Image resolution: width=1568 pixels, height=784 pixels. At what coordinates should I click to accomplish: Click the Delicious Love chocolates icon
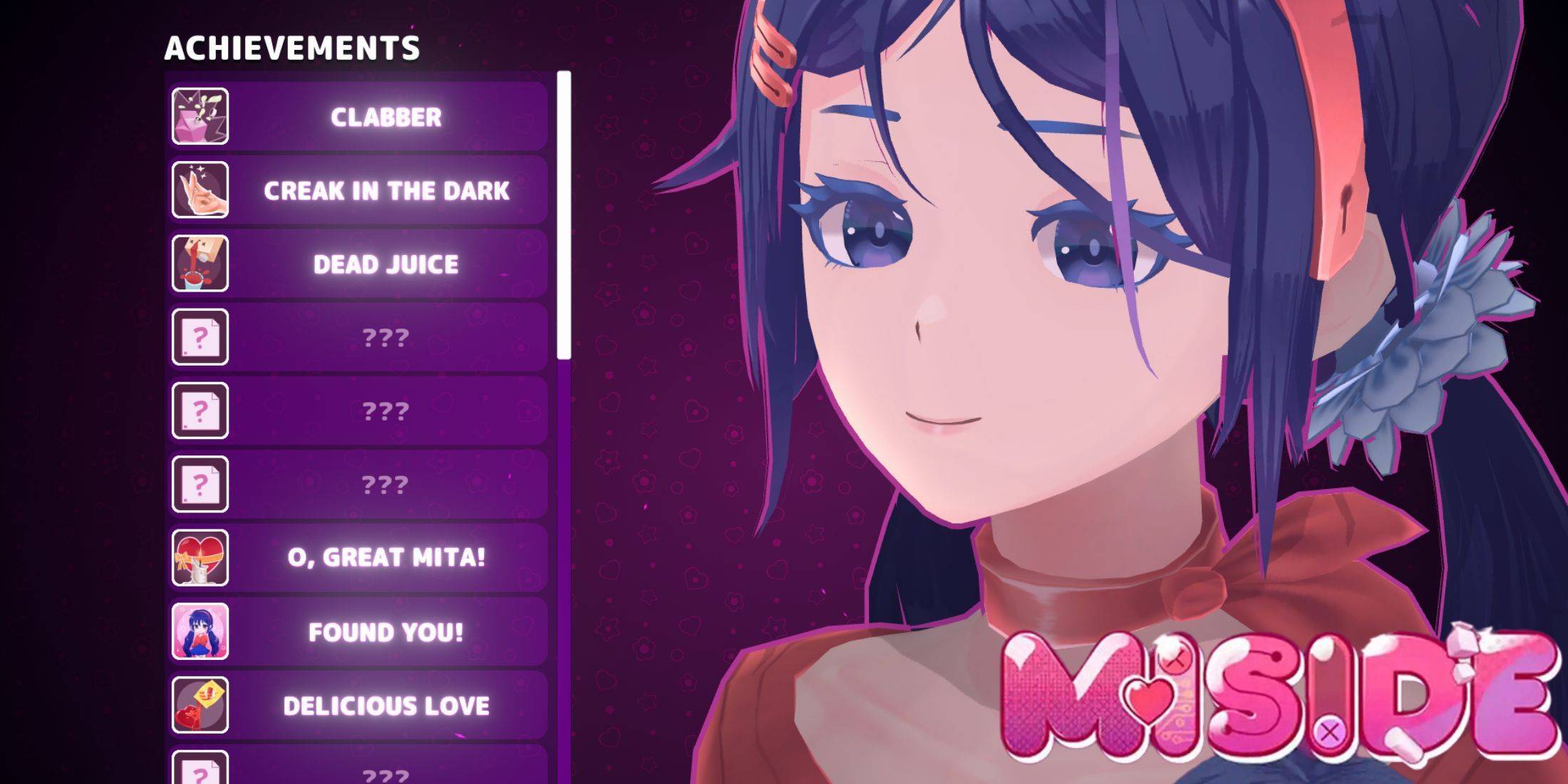pyautogui.click(x=200, y=705)
